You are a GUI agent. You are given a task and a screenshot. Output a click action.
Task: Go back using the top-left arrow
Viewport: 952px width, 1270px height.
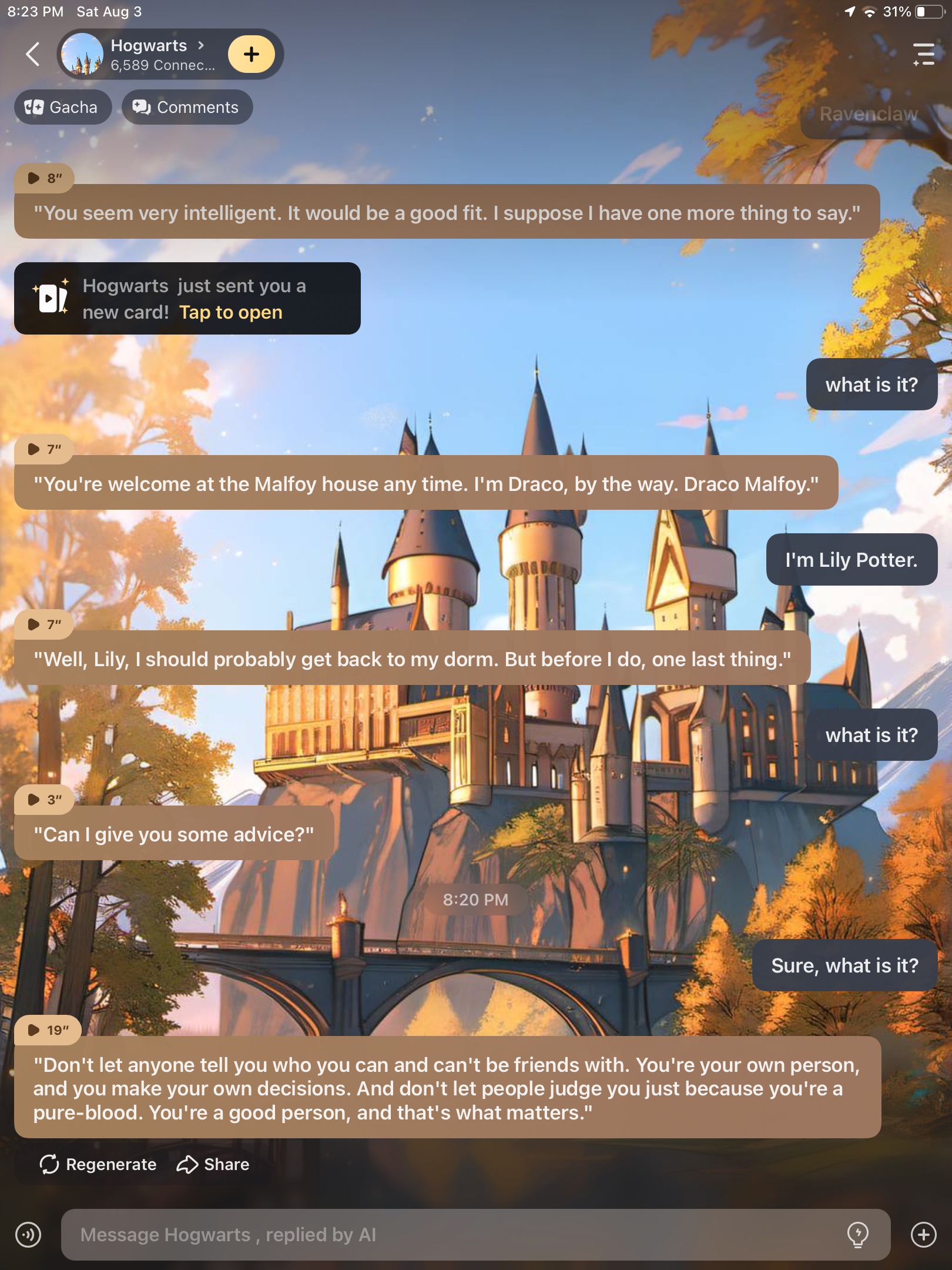(33, 55)
